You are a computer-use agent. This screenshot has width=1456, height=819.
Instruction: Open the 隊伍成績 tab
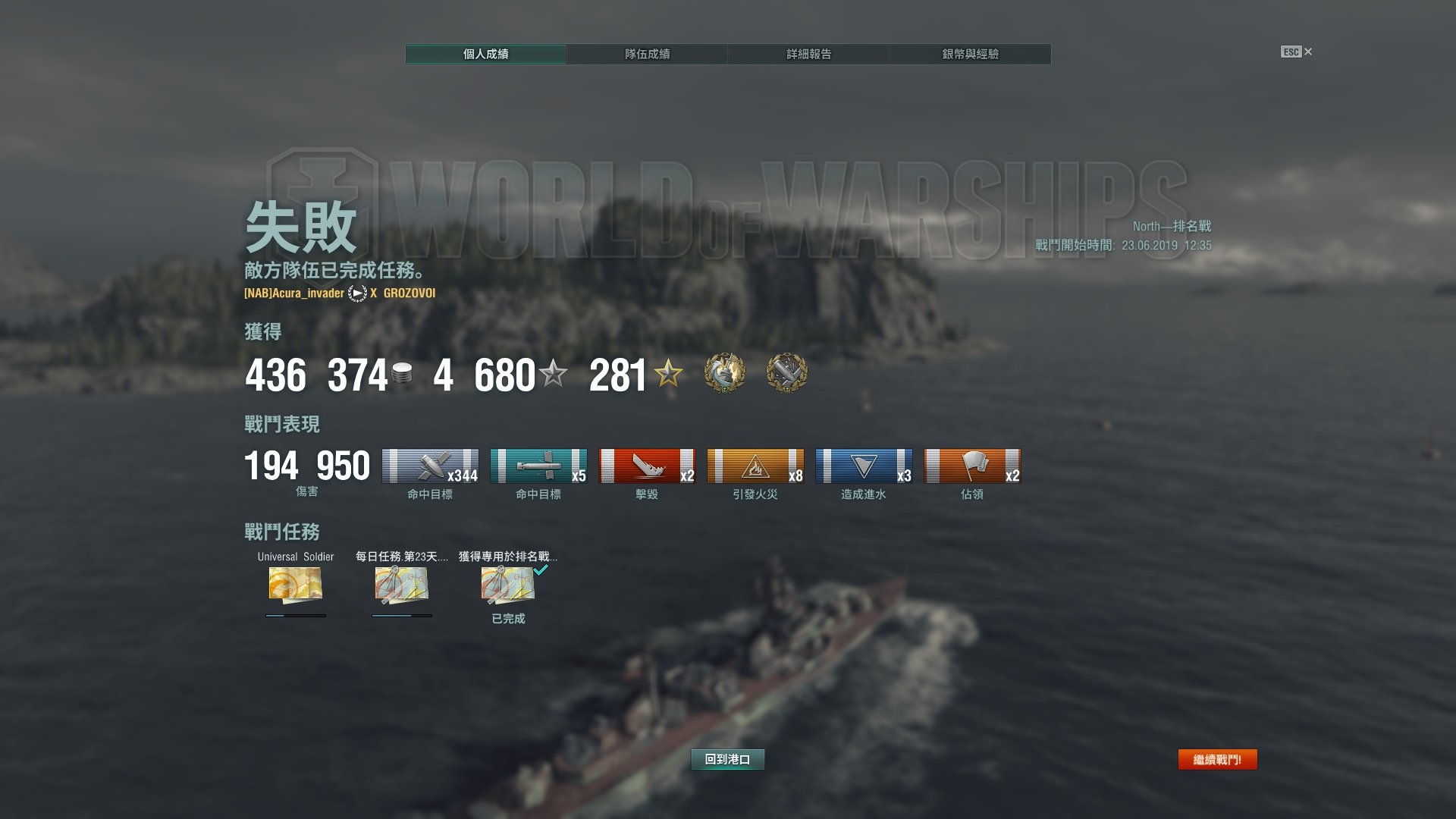point(647,54)
